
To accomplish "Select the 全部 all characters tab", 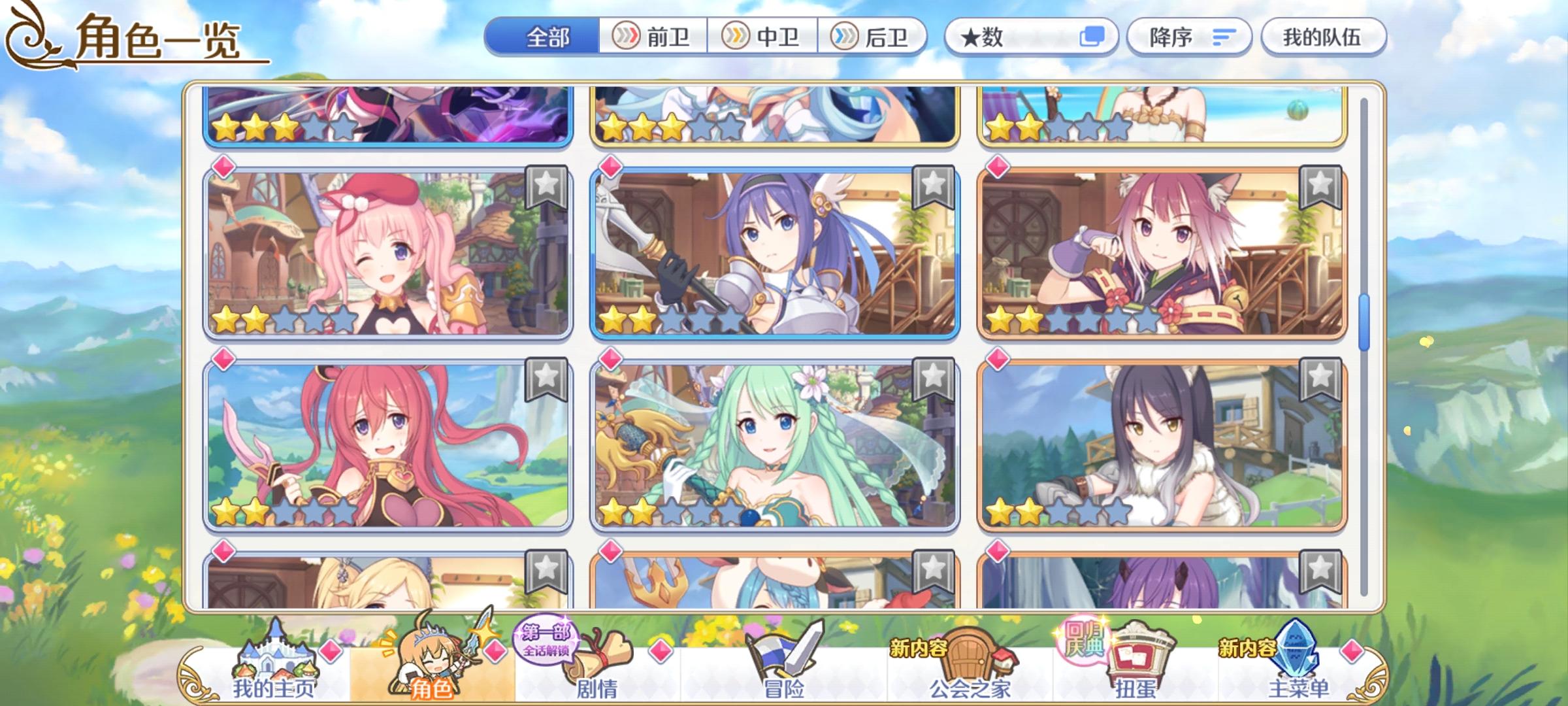I will tap(546, 37).
